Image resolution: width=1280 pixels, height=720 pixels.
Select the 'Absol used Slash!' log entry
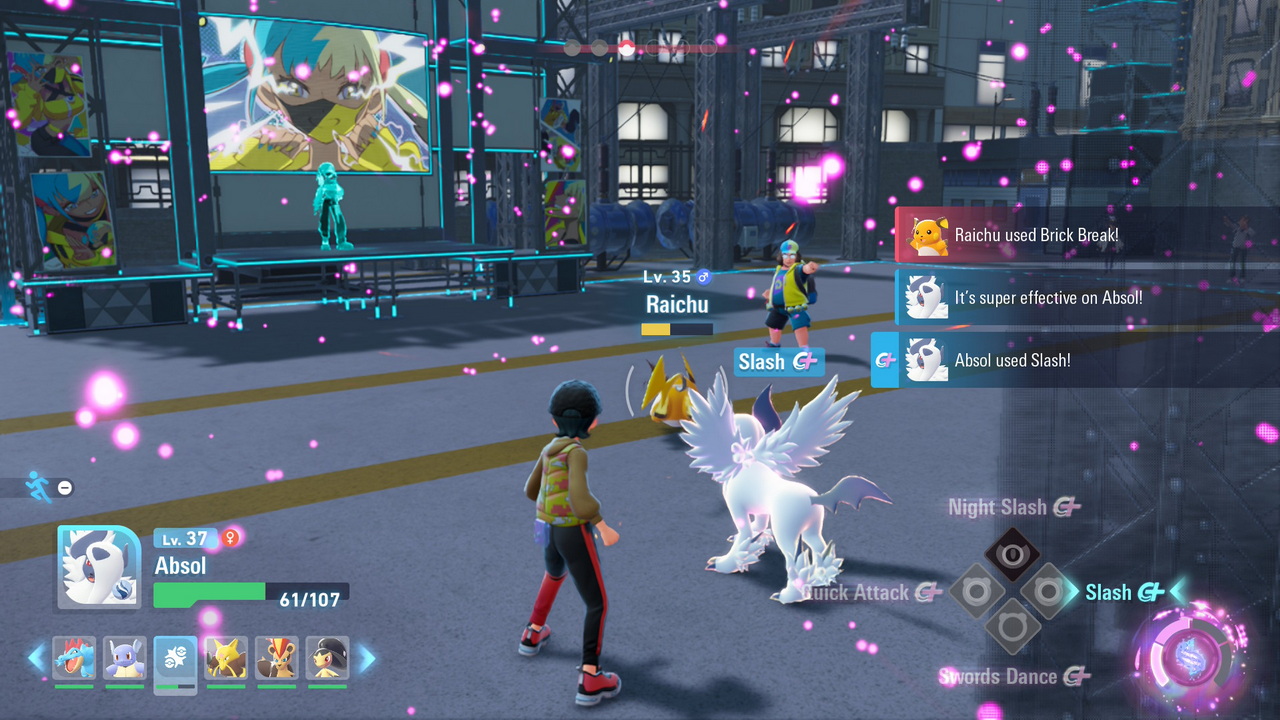point(1012,360)
